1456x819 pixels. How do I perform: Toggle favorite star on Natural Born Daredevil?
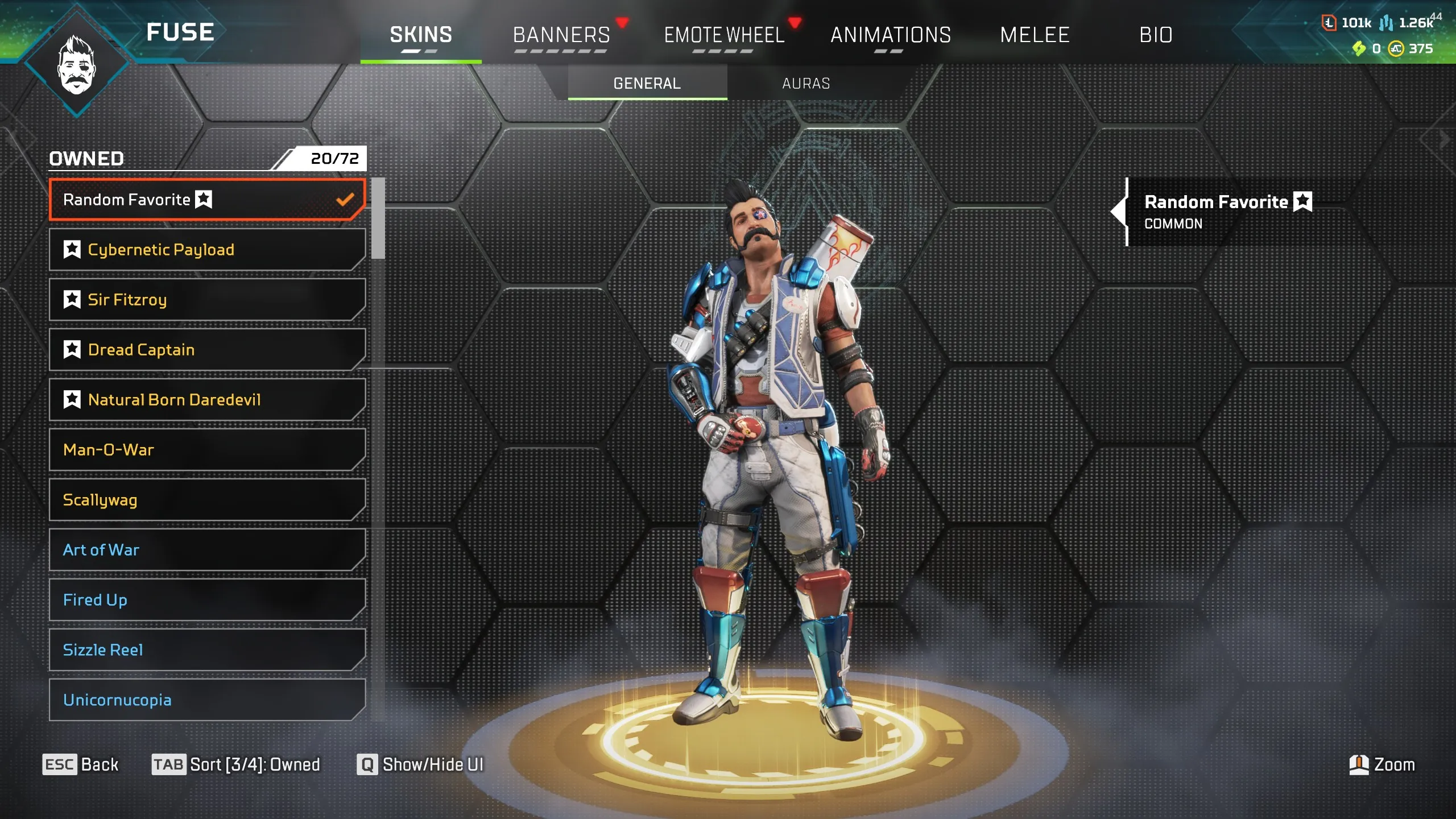[x=72, y=399]
